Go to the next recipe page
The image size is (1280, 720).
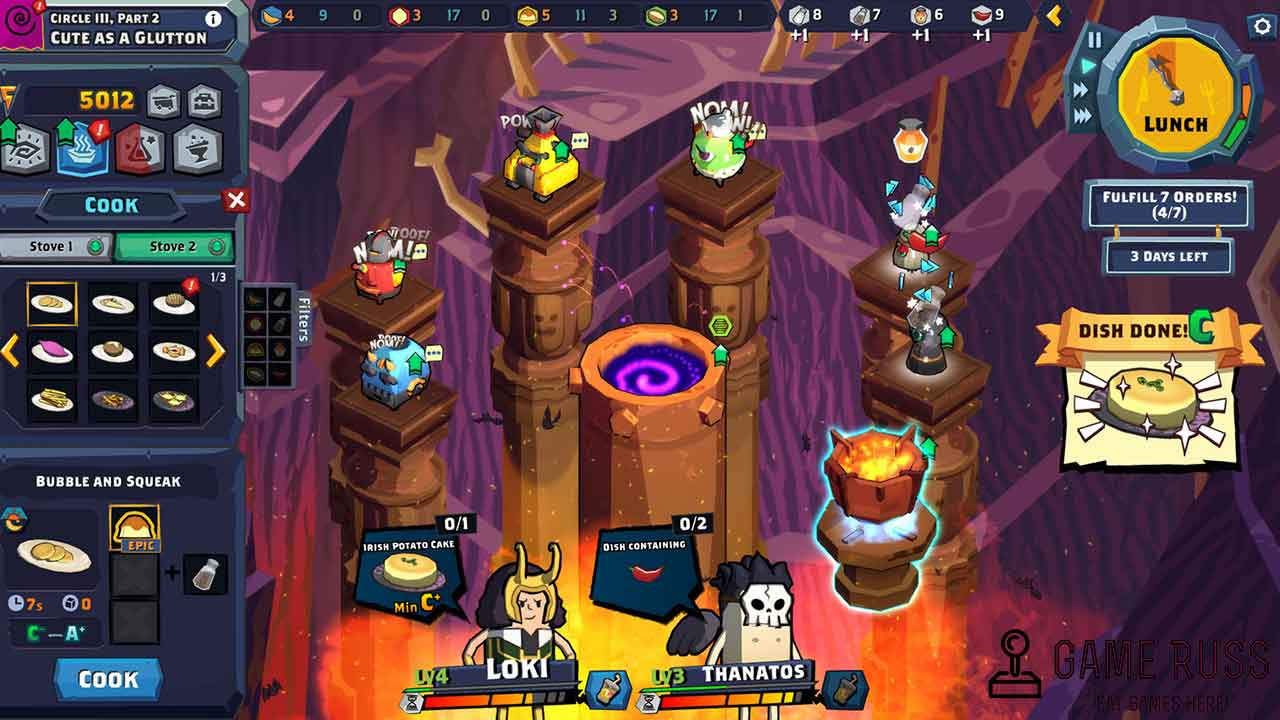tap(216, 350)
